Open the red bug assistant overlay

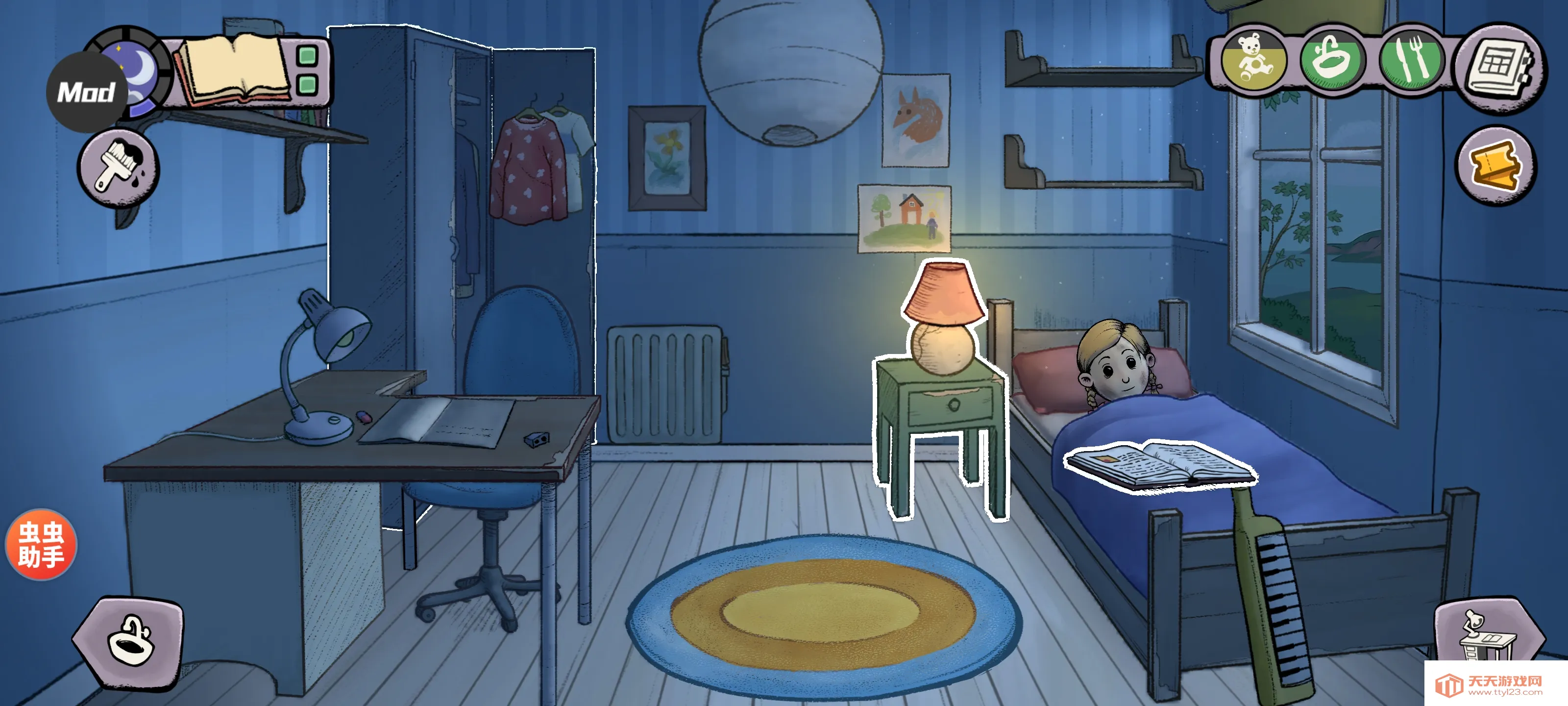[41, 544]
